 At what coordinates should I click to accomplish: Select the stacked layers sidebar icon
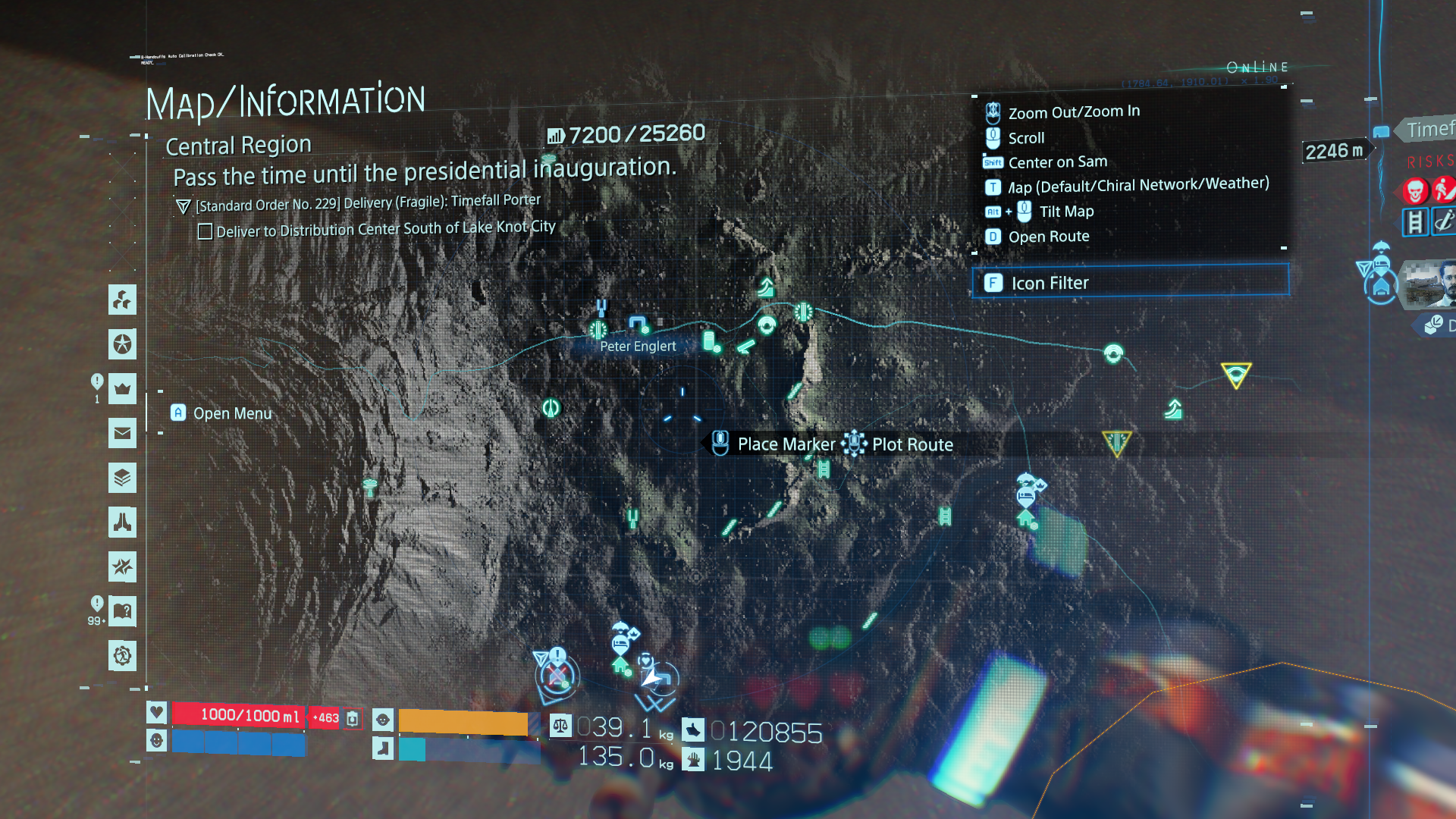tap(122, 478)
